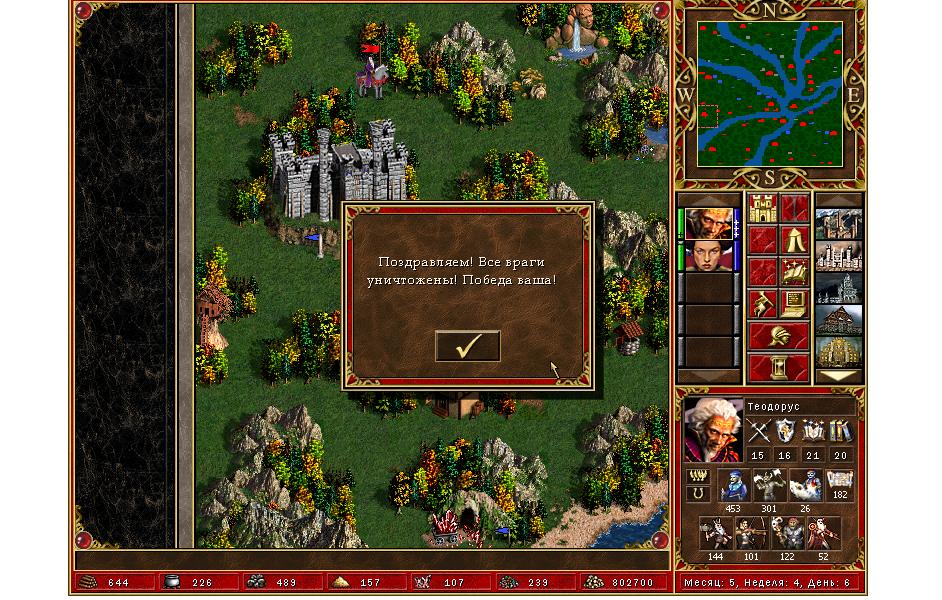The image size is (942, 600).
Task: Select the red-robed mage stack with 52 units
Action: coord(823,533)
